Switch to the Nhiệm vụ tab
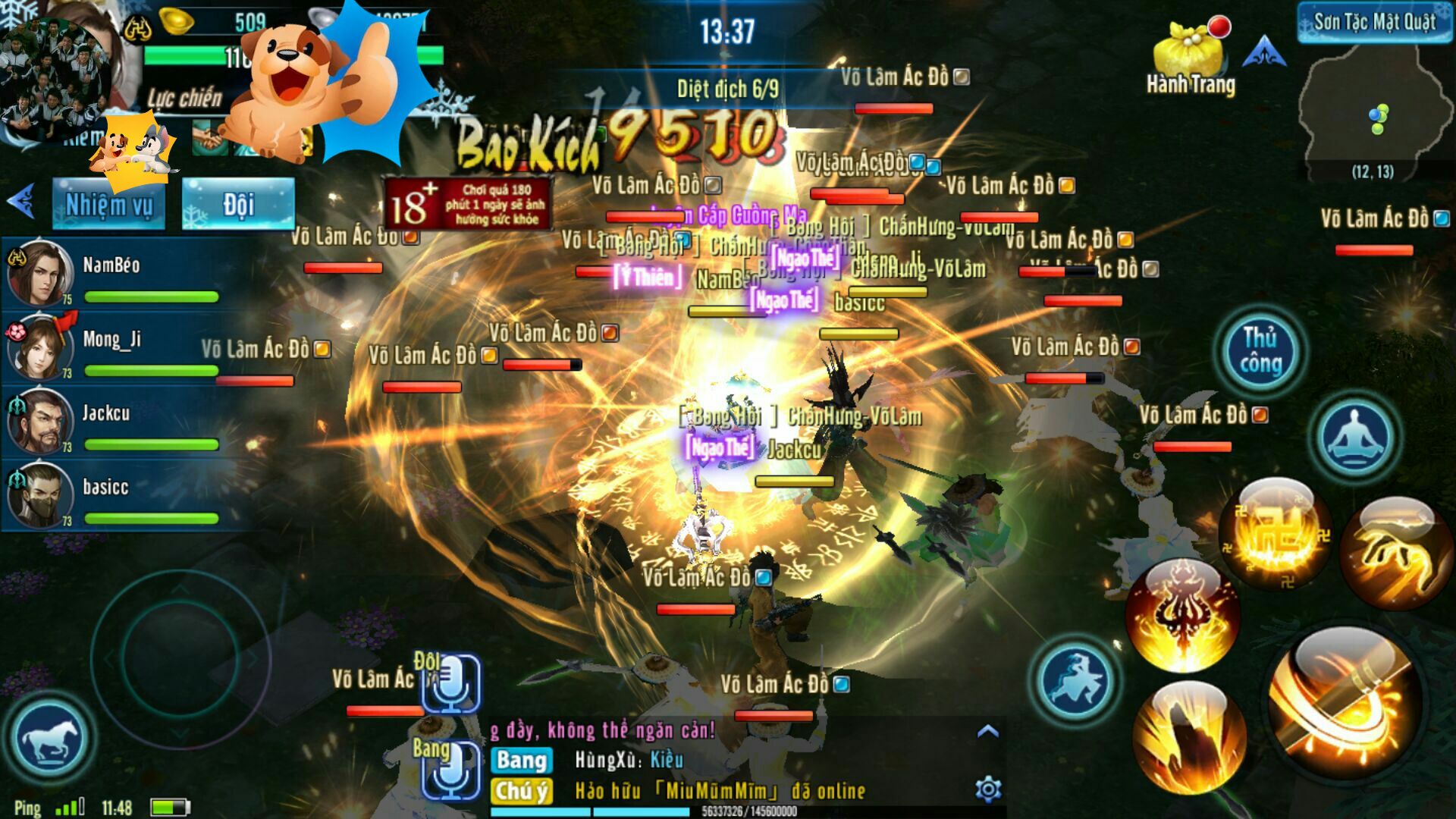1456x819 pixels. (108, 204)
